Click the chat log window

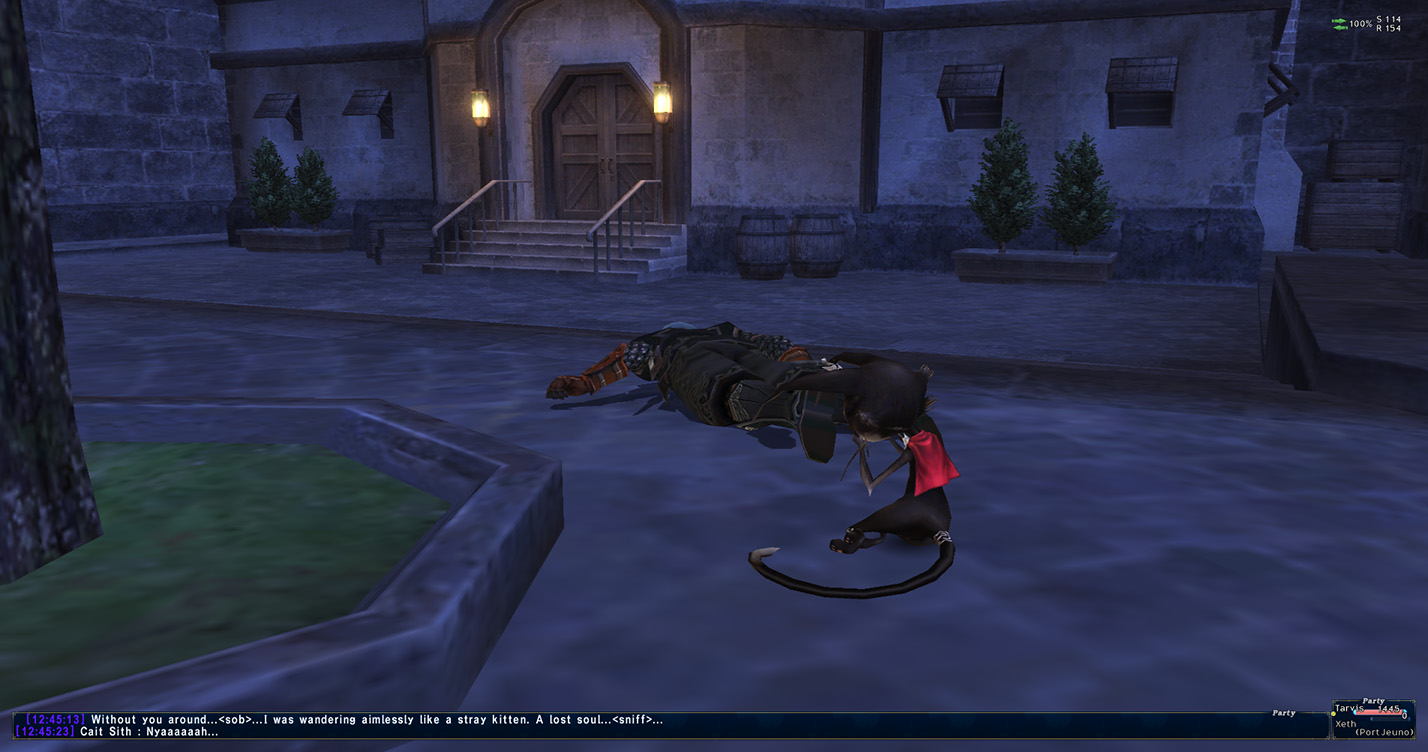(x=640, y=725)
